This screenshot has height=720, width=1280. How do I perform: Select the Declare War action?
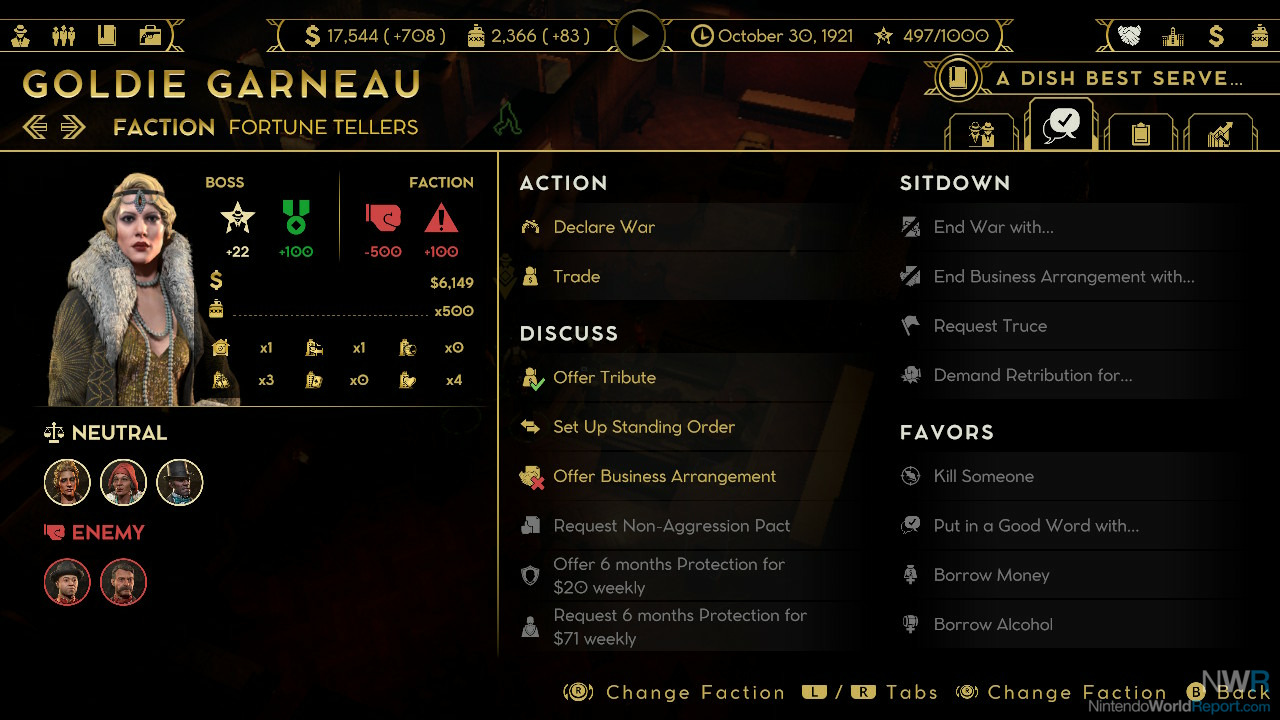point(604,227)
